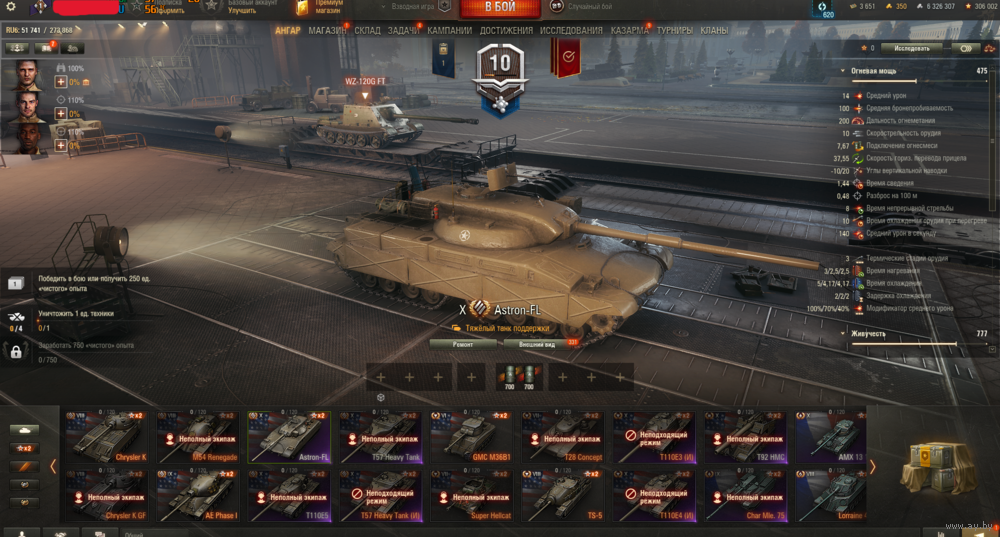Open the КЛАНЫ clans tab
Image resolution: width=1000 pixels, height=537 pixels.
(x=714, y=31)
